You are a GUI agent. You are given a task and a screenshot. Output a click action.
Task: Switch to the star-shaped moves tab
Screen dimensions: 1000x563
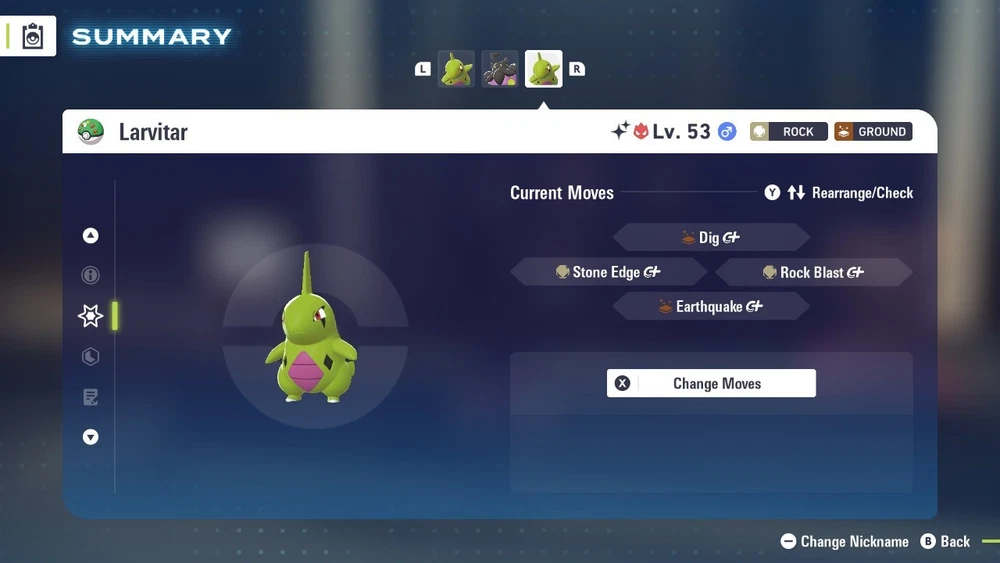coord(91,316)
